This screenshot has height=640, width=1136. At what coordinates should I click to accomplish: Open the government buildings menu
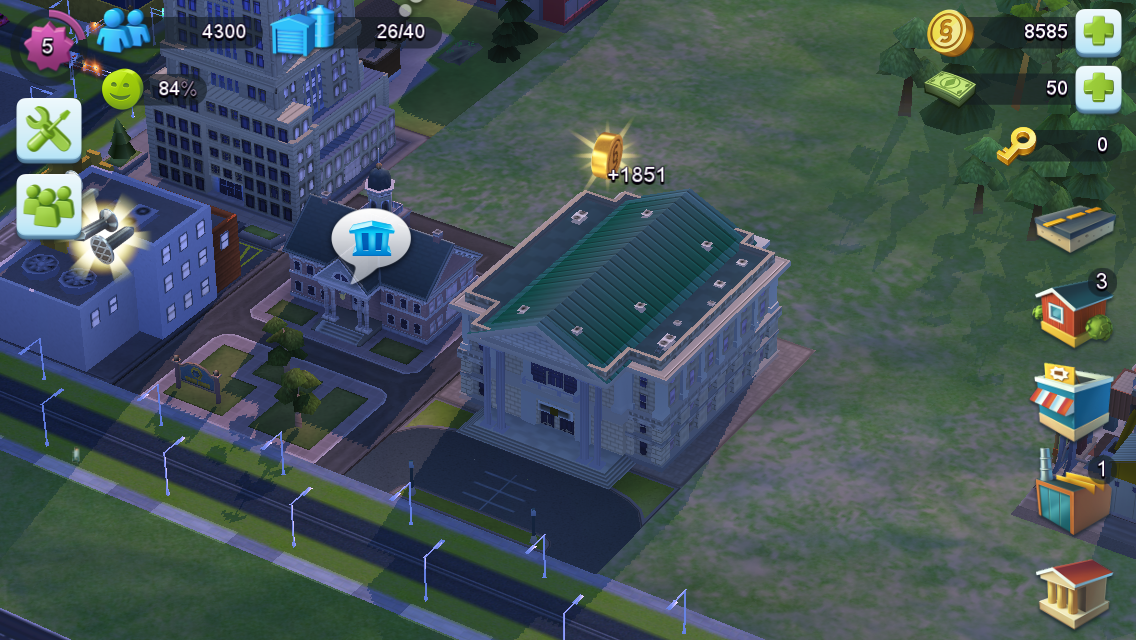click(1074, 591)
